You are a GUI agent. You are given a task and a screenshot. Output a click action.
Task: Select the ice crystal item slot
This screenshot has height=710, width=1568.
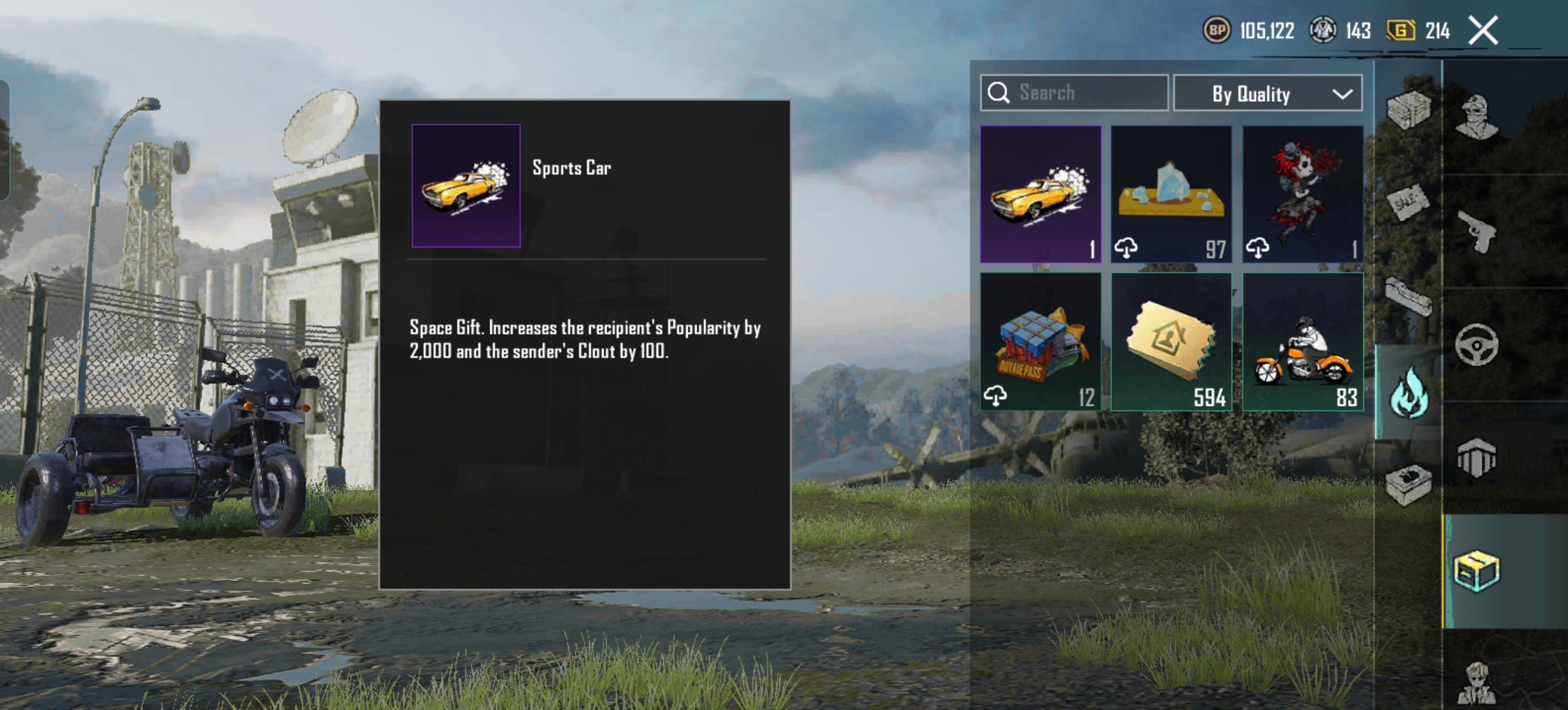[1171, 194]
